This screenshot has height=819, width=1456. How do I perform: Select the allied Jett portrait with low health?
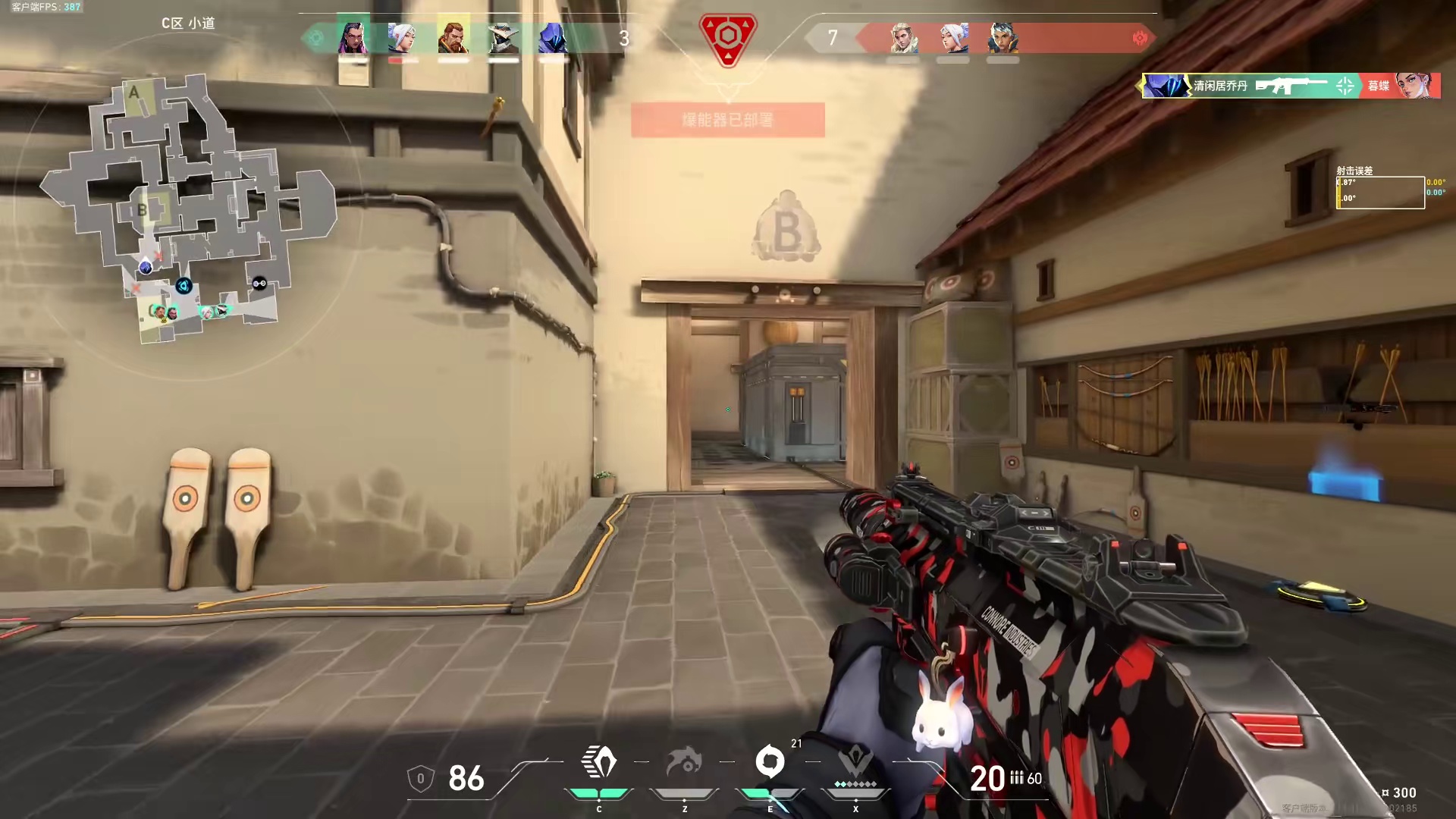(x=403, y=37)
